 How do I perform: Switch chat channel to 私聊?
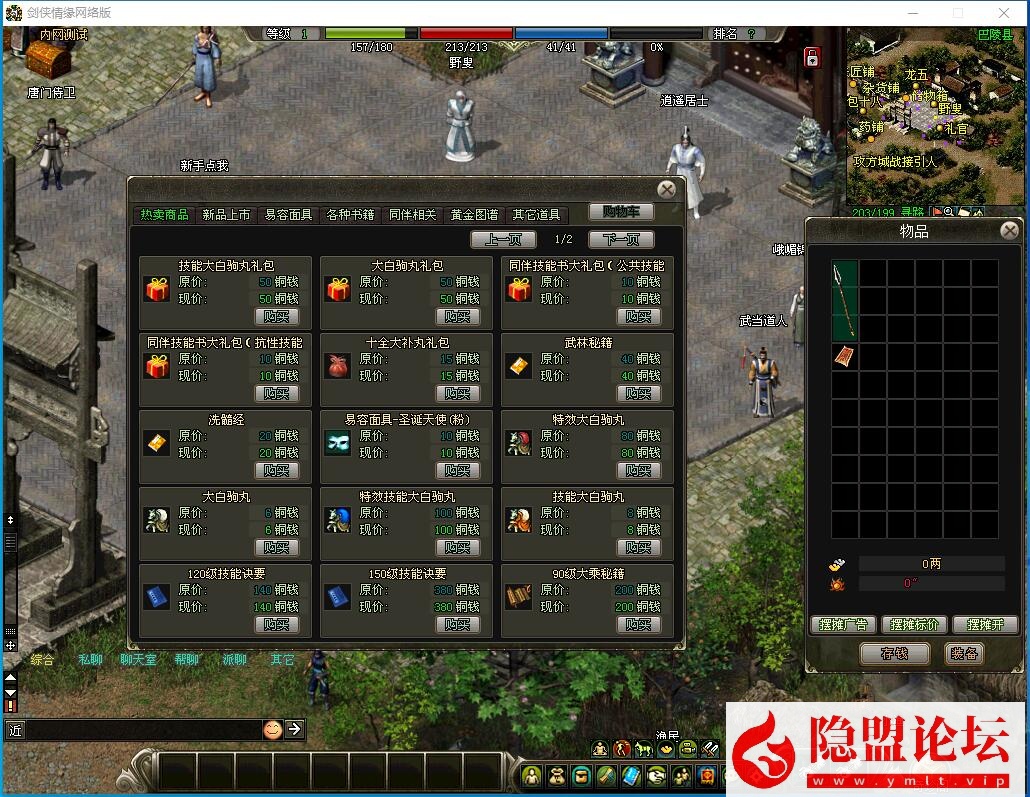click(90, 660)
